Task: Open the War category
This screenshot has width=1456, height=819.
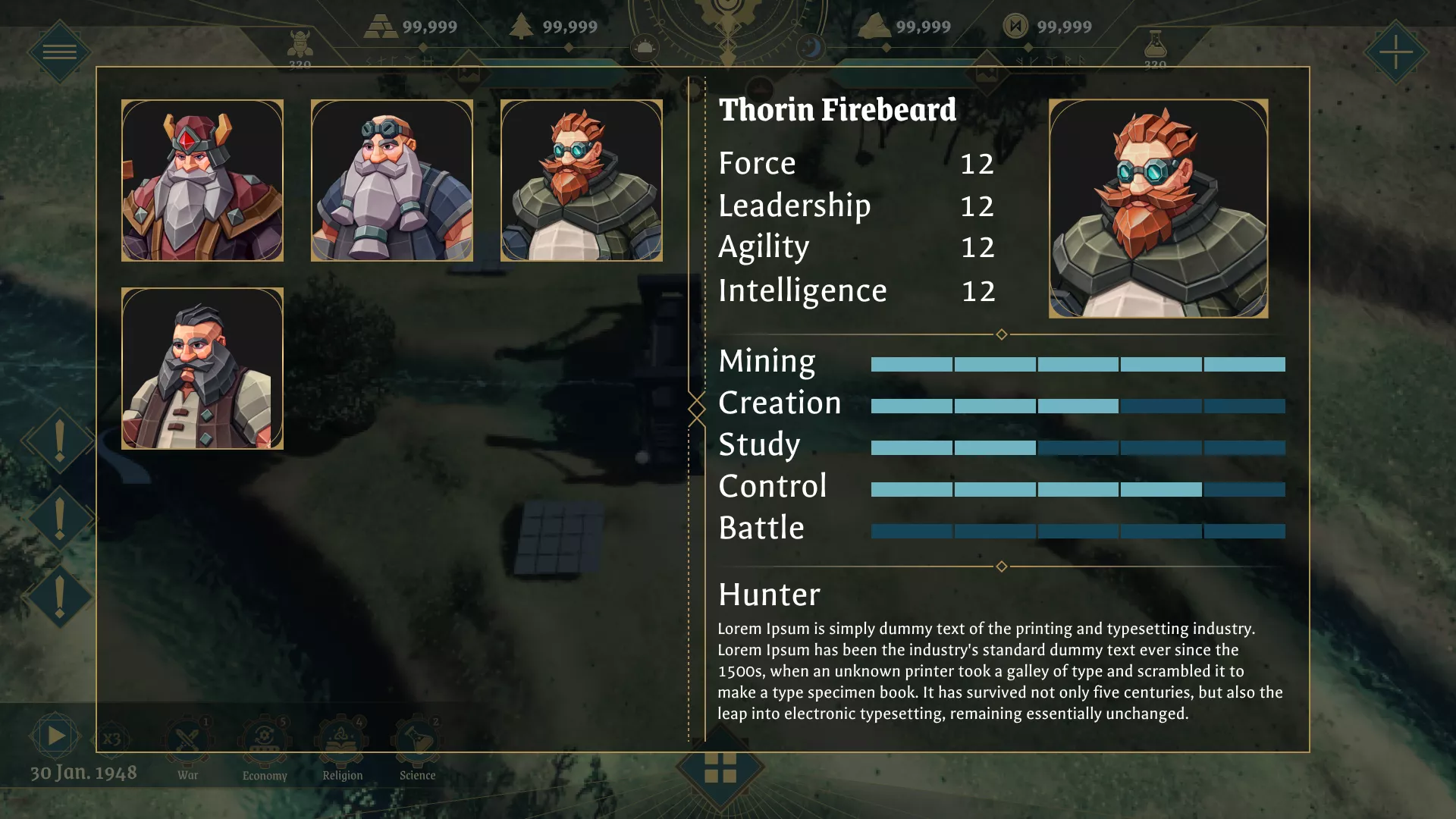Action: tap(187, 743)
